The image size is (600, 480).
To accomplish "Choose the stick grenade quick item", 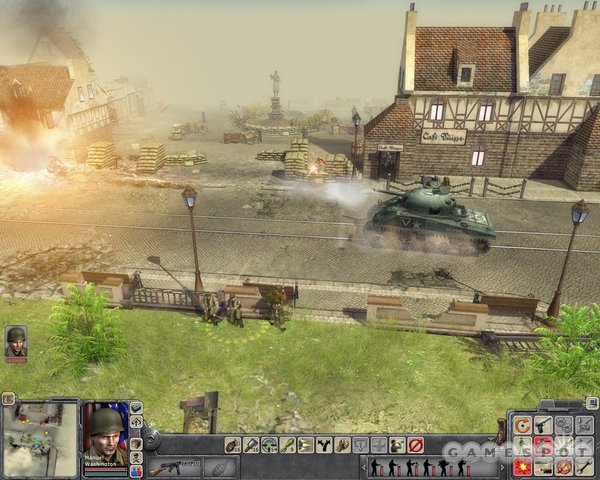I will point(251,445).
